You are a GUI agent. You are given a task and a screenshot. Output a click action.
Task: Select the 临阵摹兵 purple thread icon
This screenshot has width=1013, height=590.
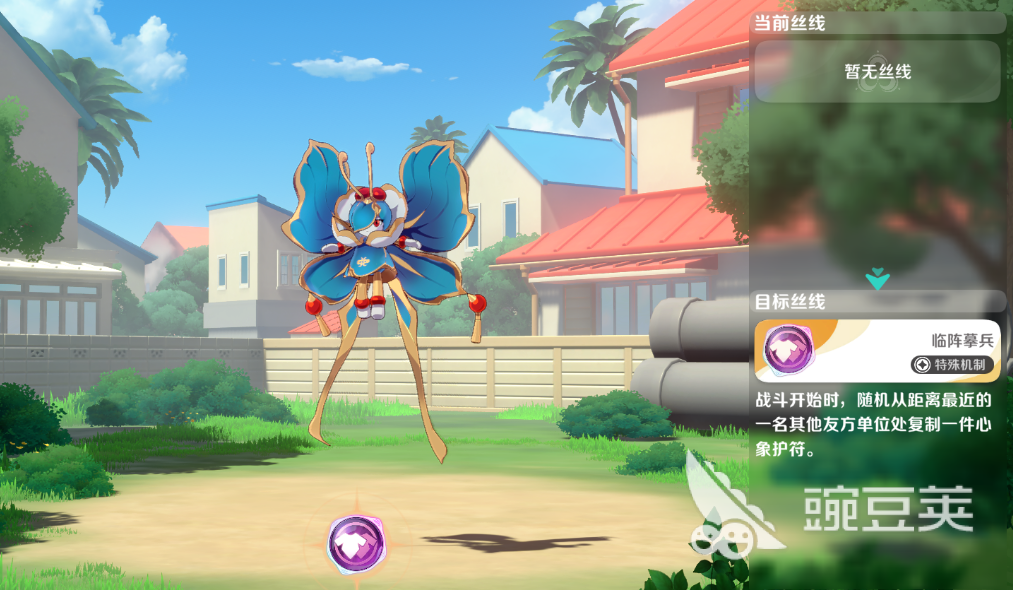[x=788, y=349]
